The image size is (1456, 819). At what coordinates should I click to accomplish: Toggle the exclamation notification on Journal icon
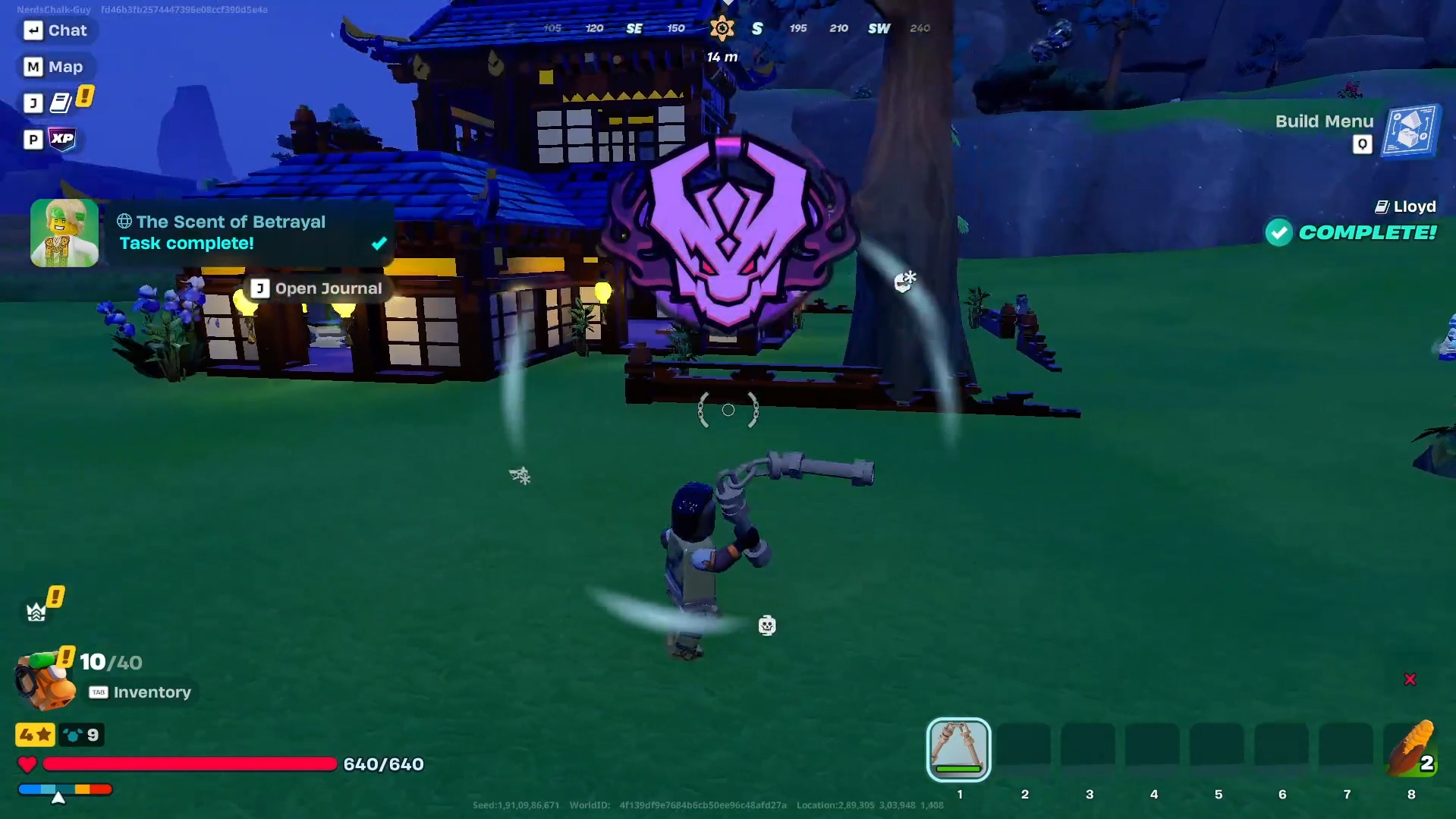(x=85, y=96)
